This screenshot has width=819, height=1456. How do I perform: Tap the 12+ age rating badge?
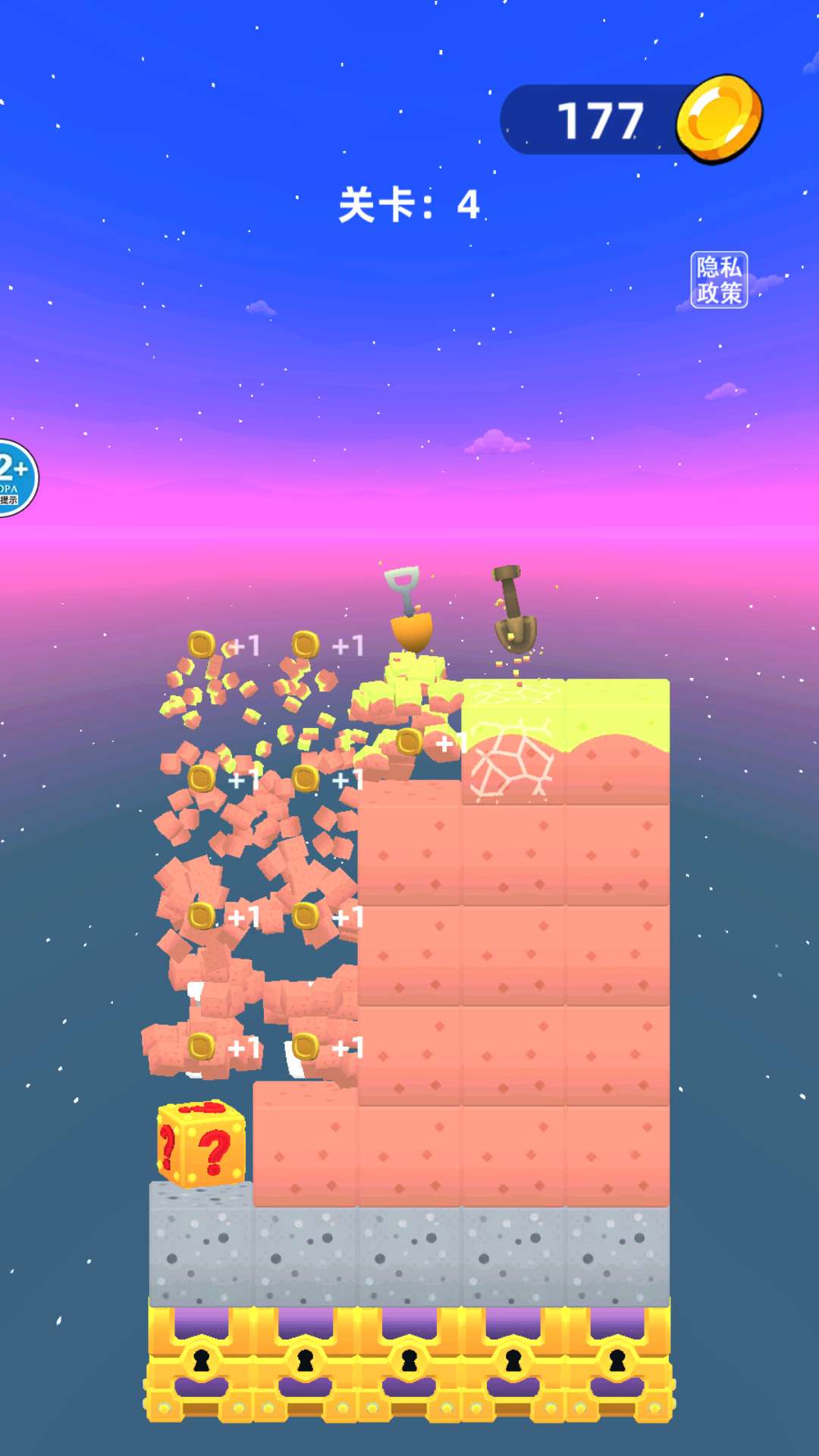coord(14,478)
